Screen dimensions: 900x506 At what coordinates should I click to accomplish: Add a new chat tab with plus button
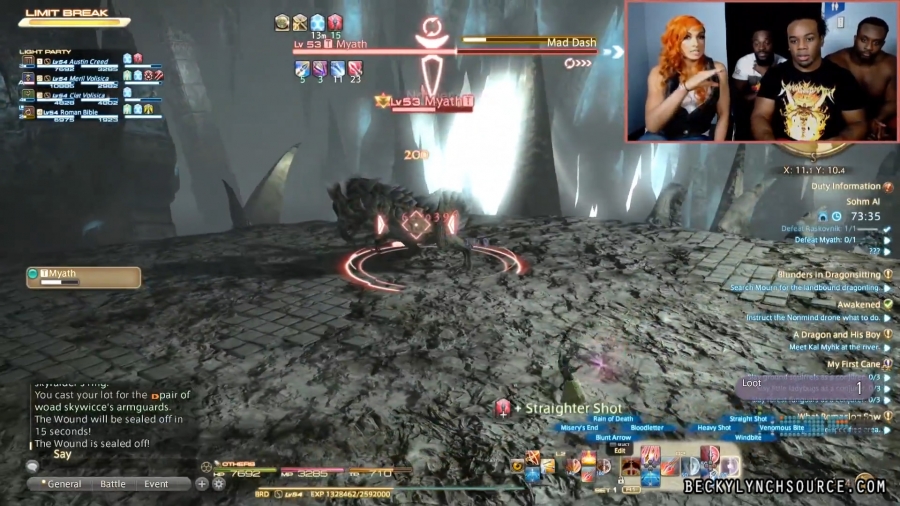202,484
